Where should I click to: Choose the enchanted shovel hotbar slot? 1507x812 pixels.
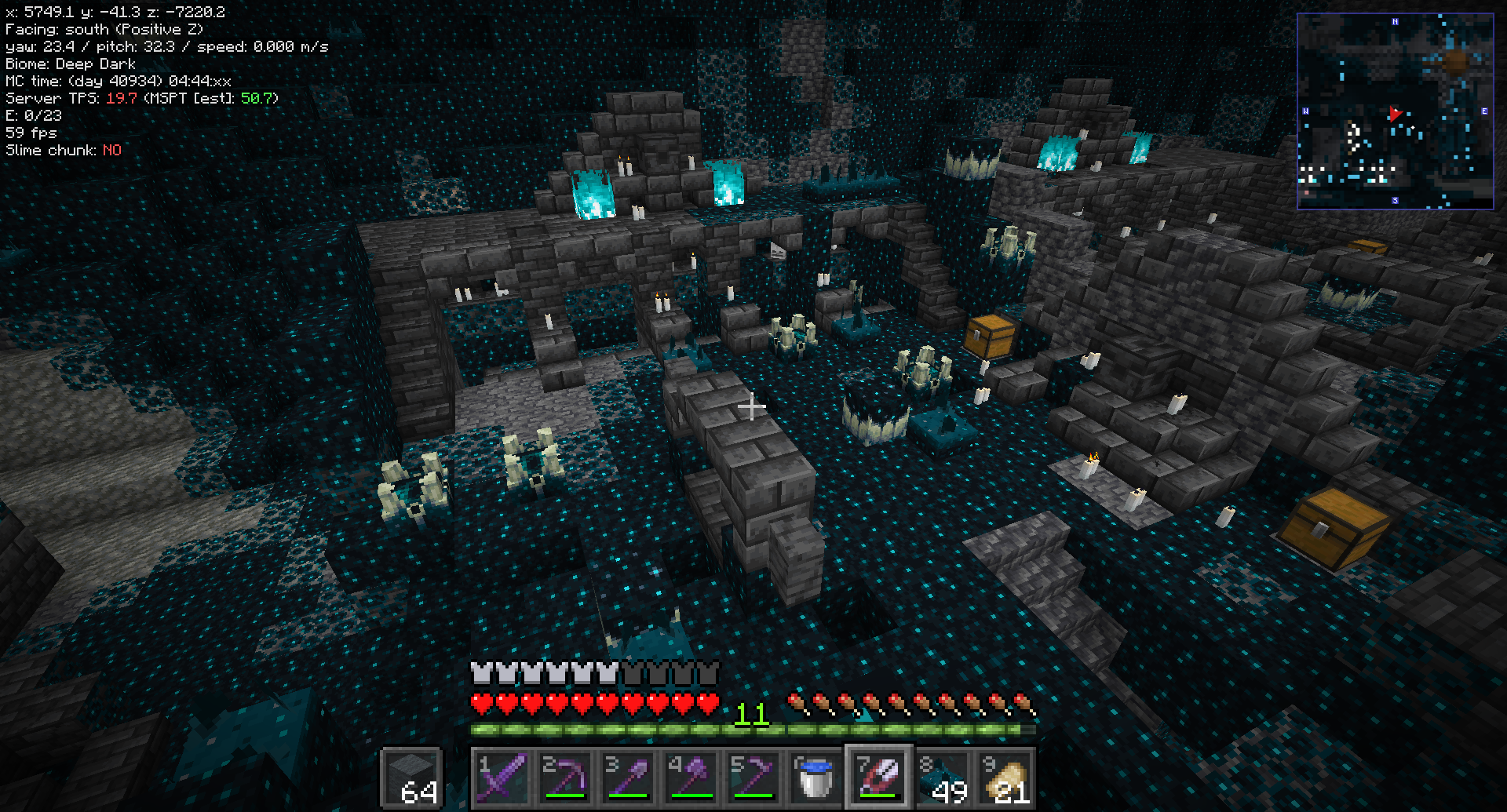(x=628, y=777)
